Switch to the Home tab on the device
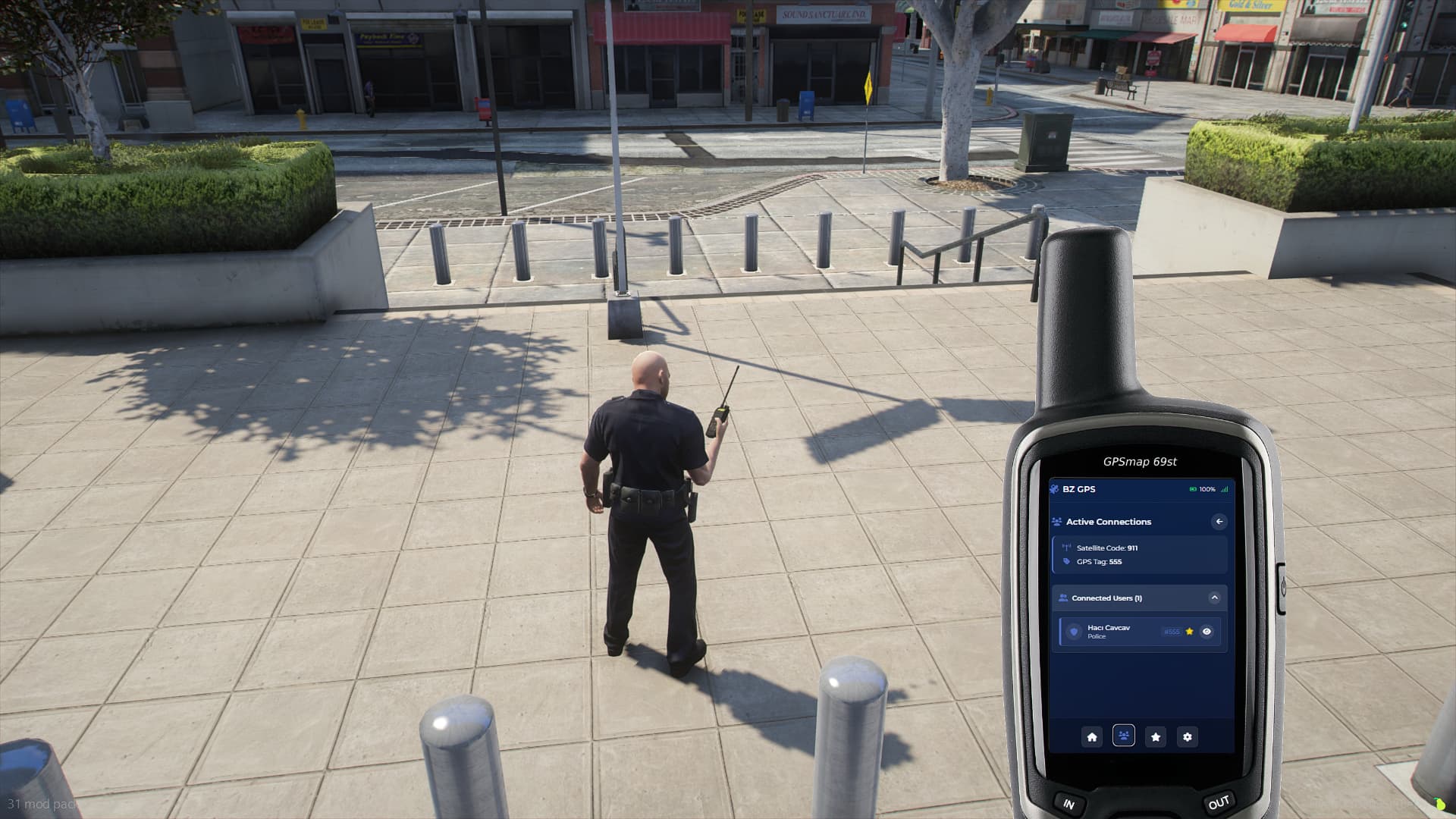The height and width of the screenshot is (819, 1456). click(x=1093, y=736)
